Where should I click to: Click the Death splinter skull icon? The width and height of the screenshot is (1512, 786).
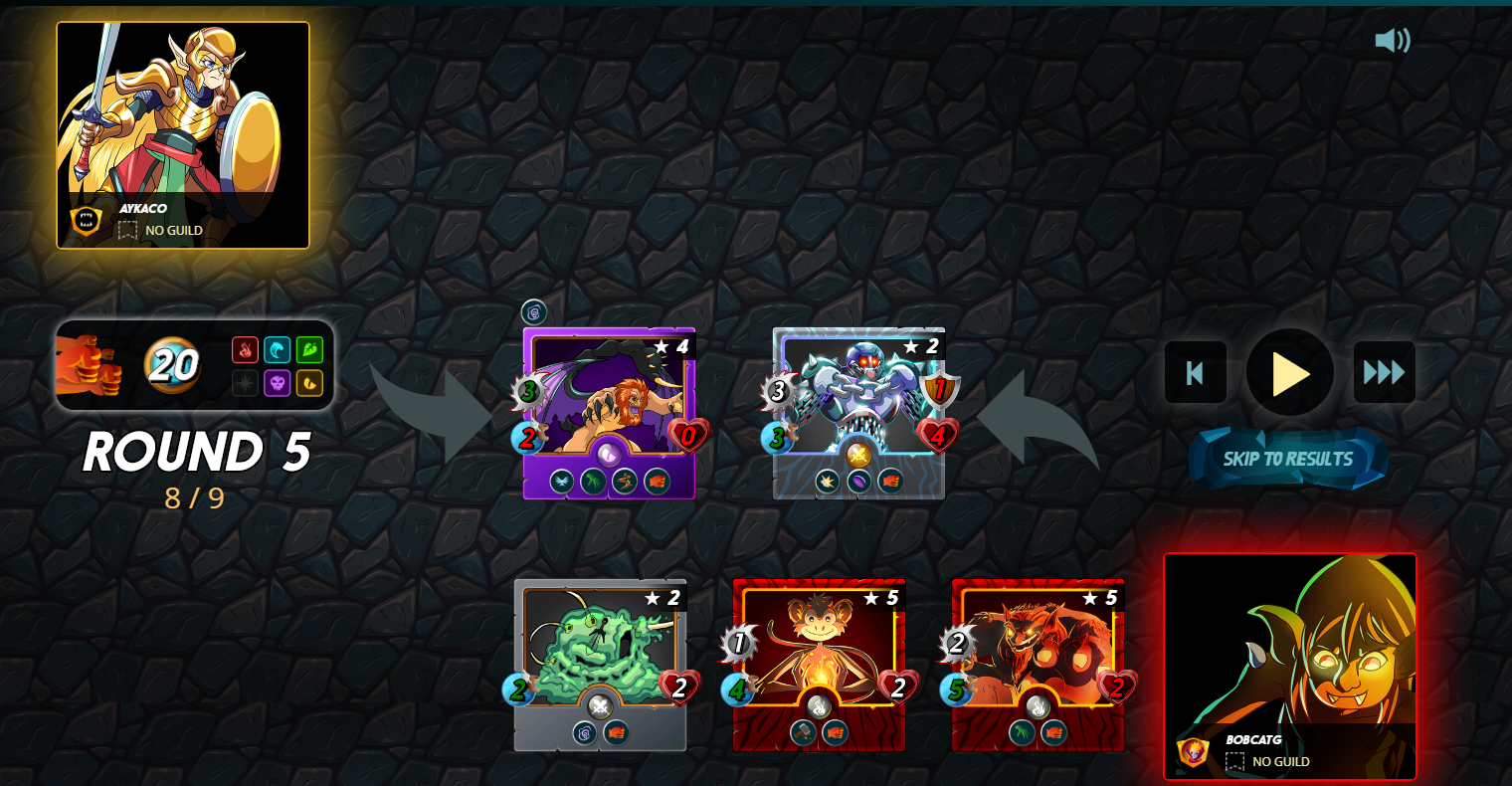pyautogui.click(x=279, y=383)
